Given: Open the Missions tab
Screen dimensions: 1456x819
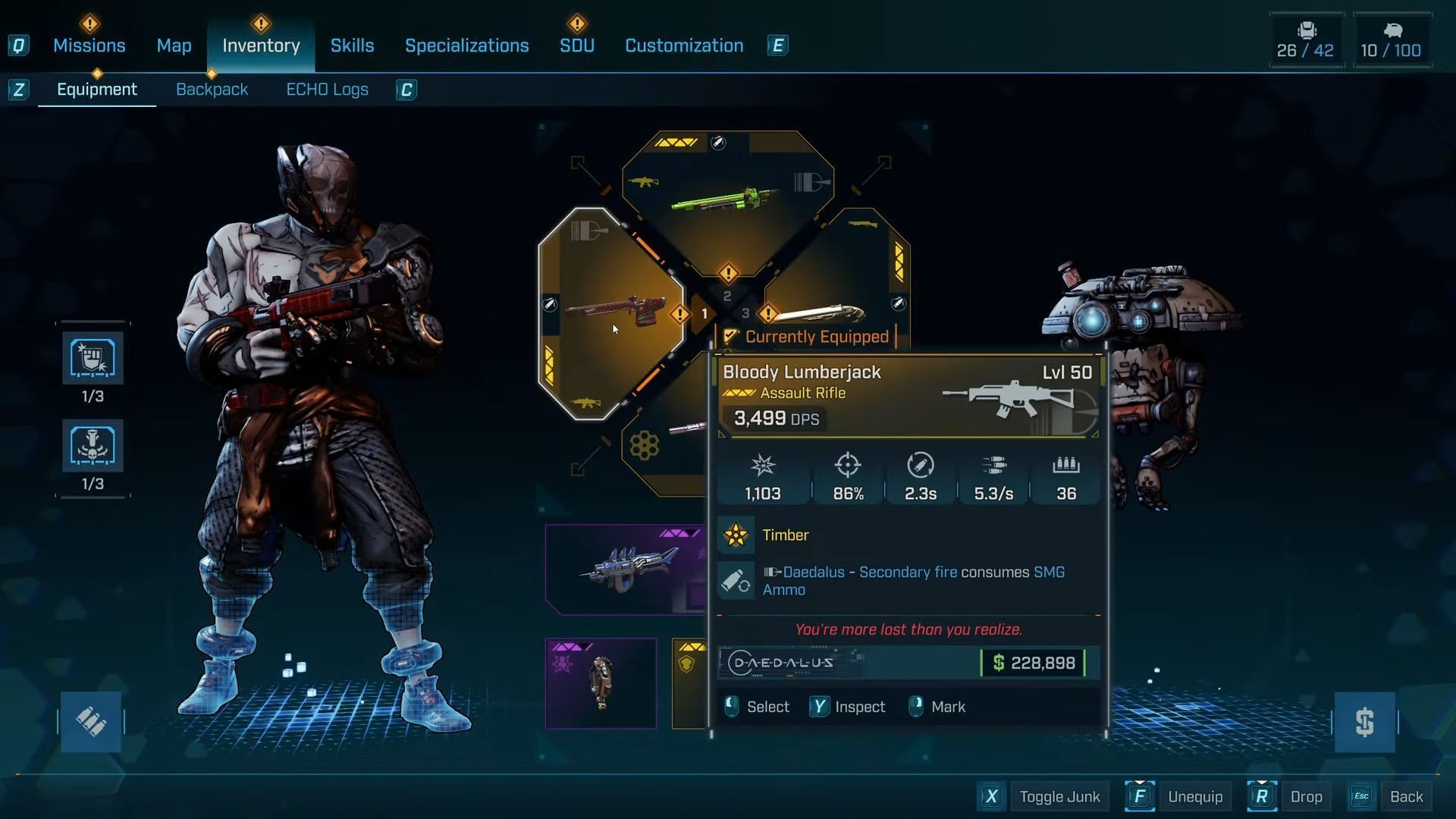Looking at the screenshot, I should tap(89, 45).
